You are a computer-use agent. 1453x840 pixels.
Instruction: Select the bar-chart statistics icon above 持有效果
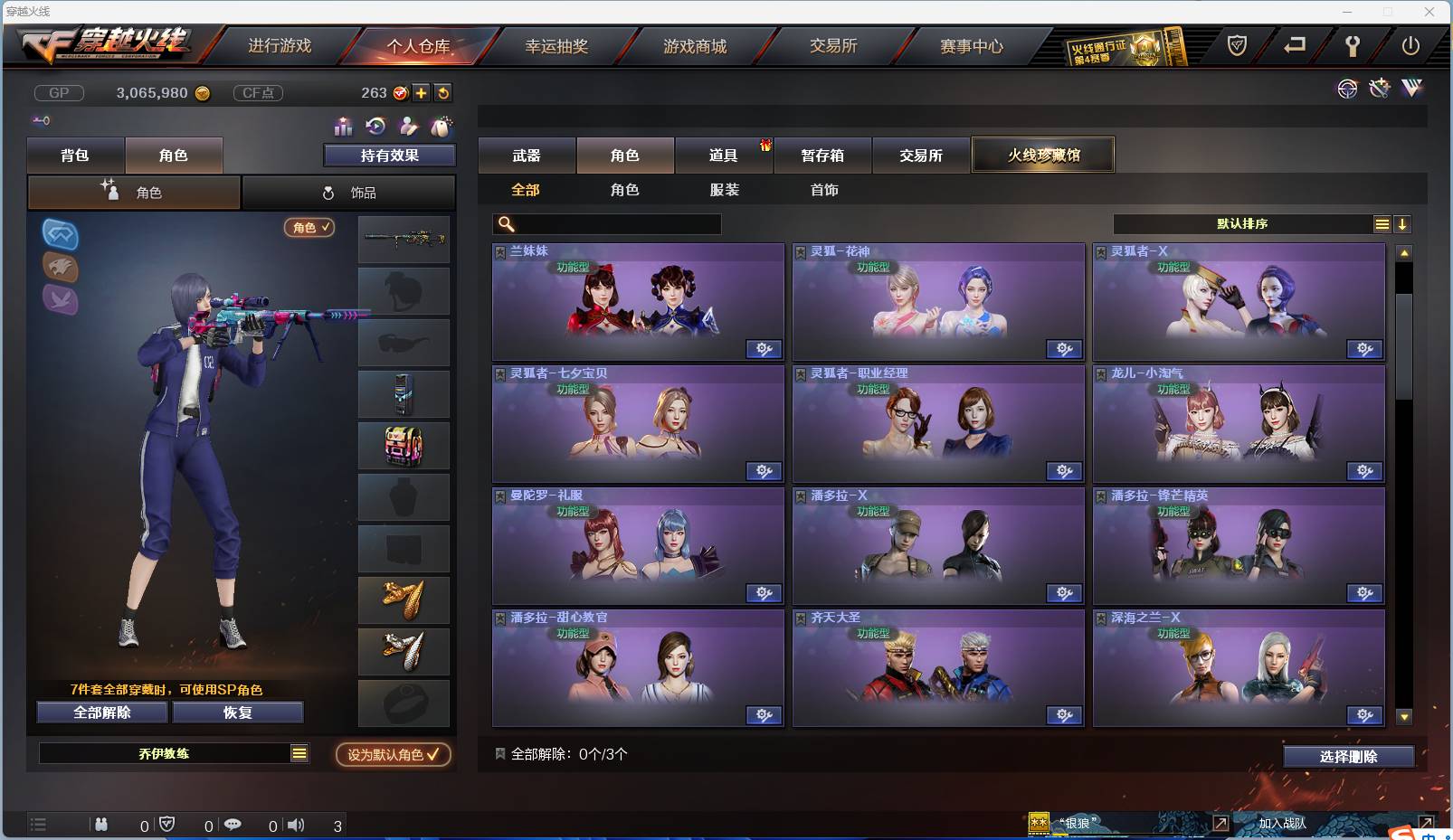[x=345, y=127]
